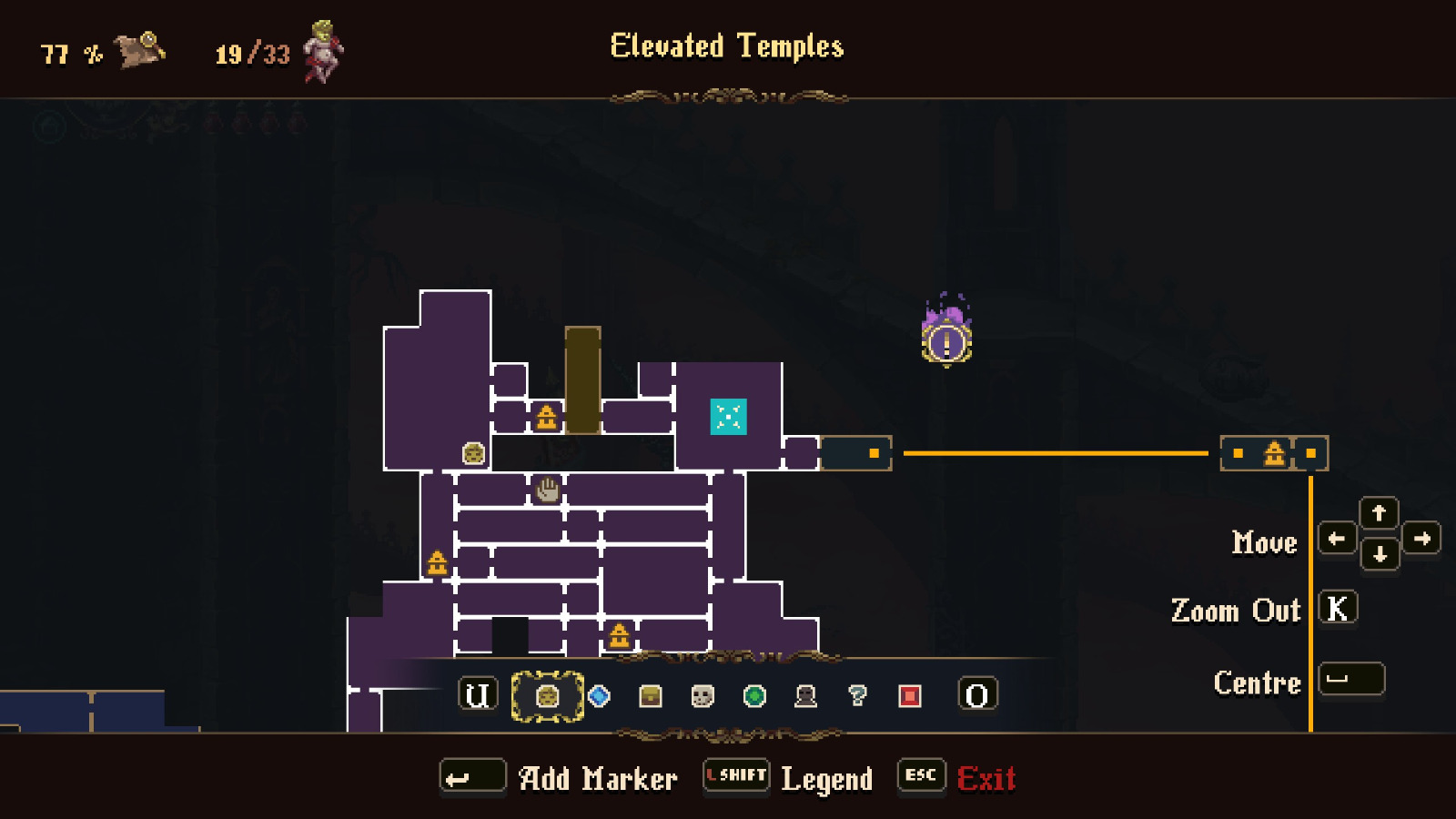
Task: Click Add Marker at the bottom
Action: 474,775
